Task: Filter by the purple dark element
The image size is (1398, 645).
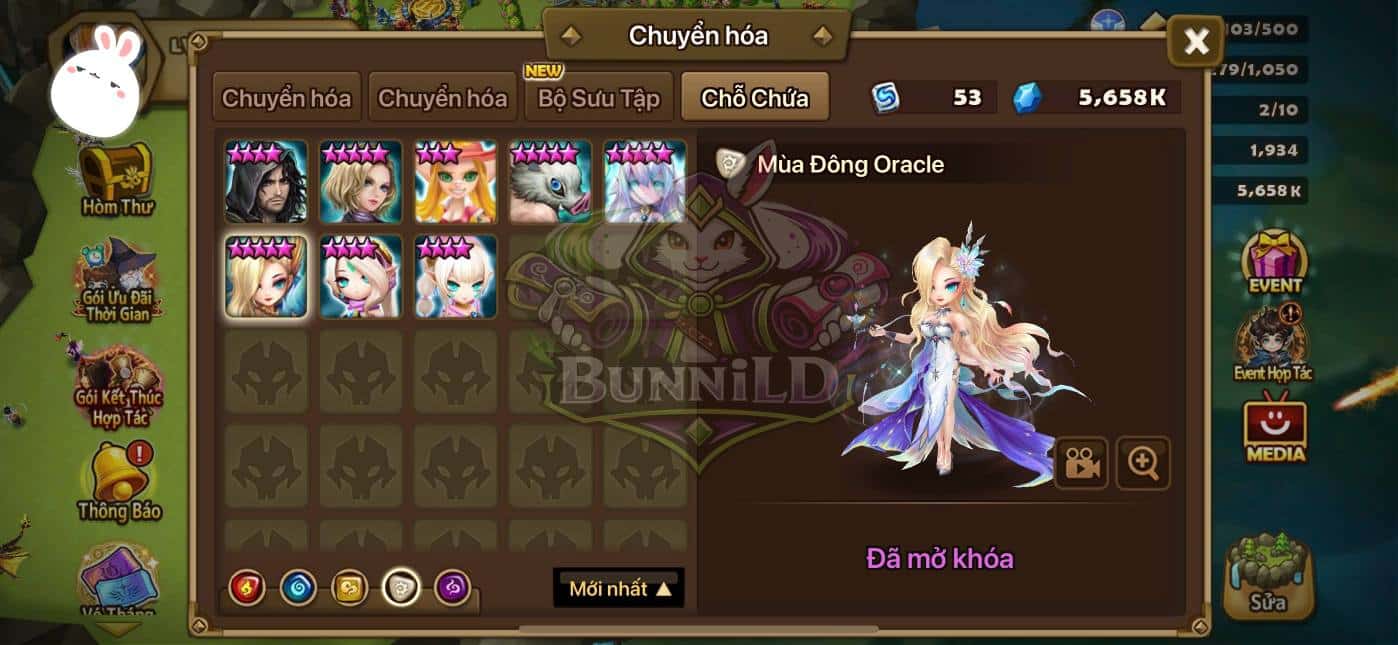Action: (453, 588)
